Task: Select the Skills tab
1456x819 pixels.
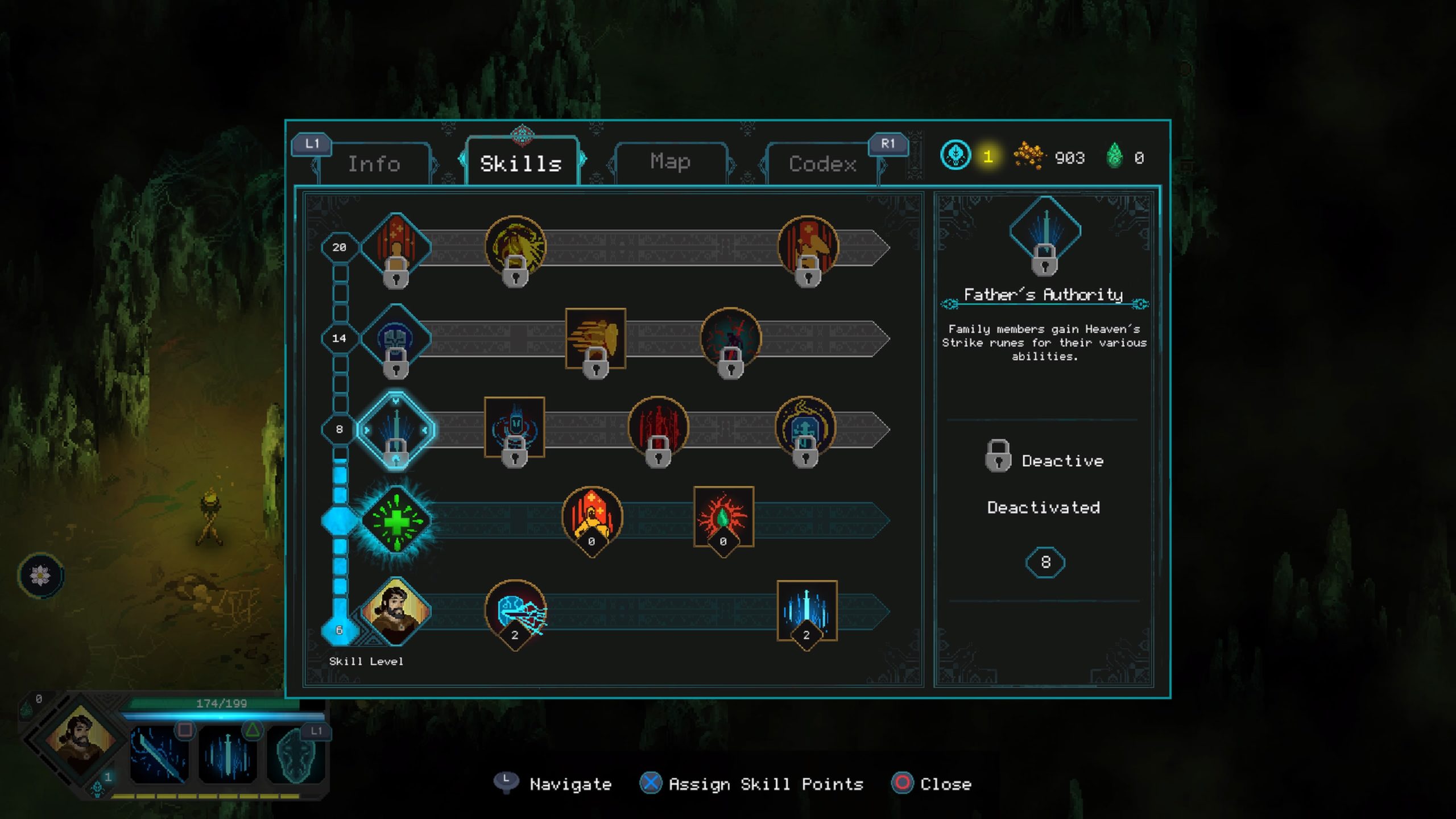Action: pos(521,164)
